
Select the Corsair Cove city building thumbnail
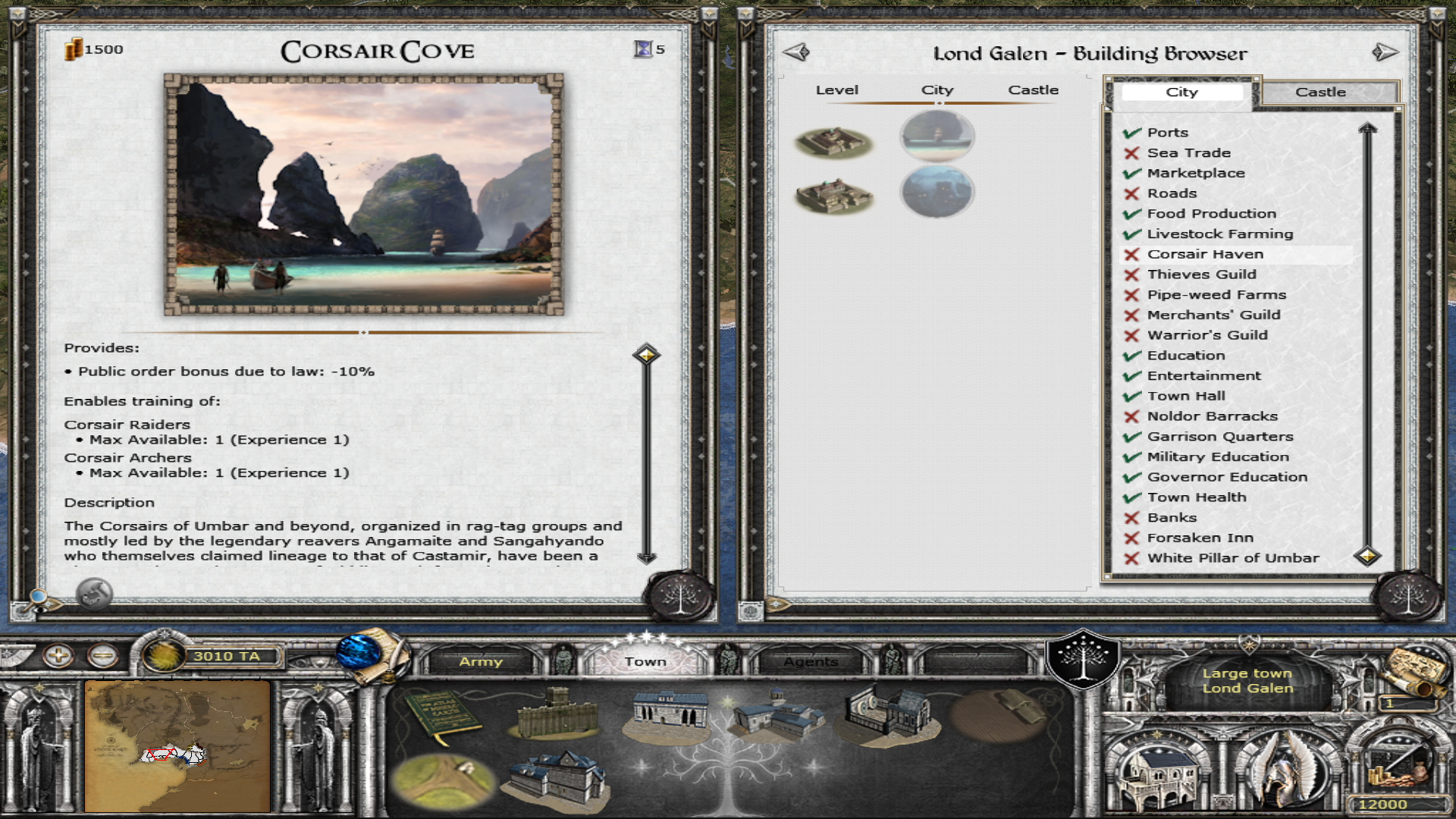coord(937,136)
